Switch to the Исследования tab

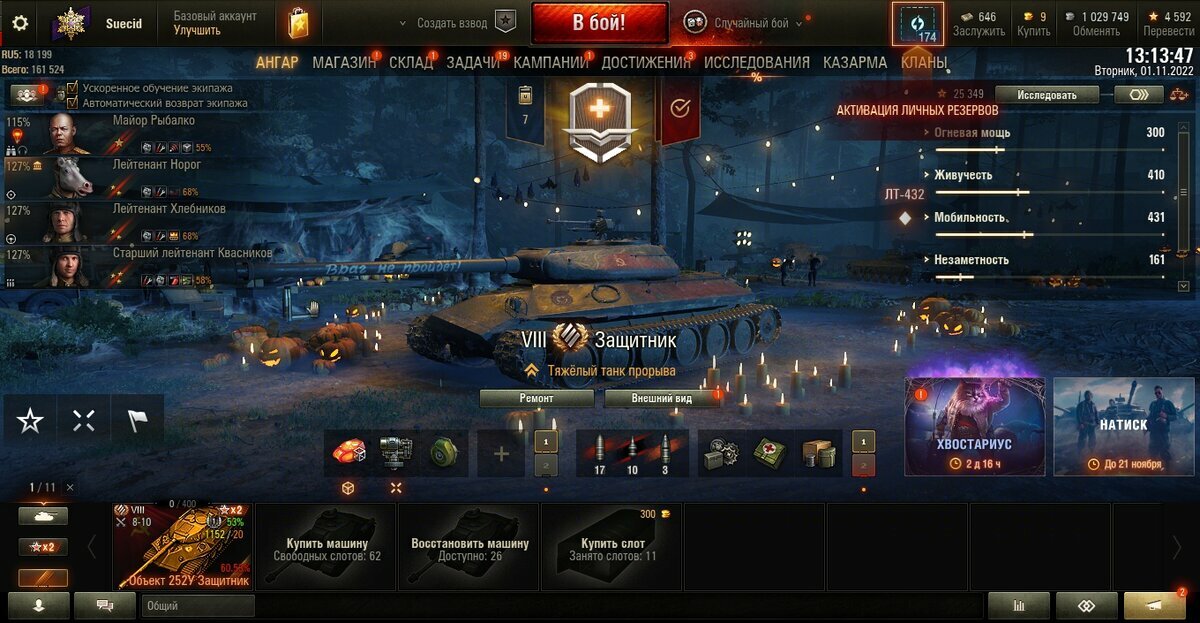(757, 62)
